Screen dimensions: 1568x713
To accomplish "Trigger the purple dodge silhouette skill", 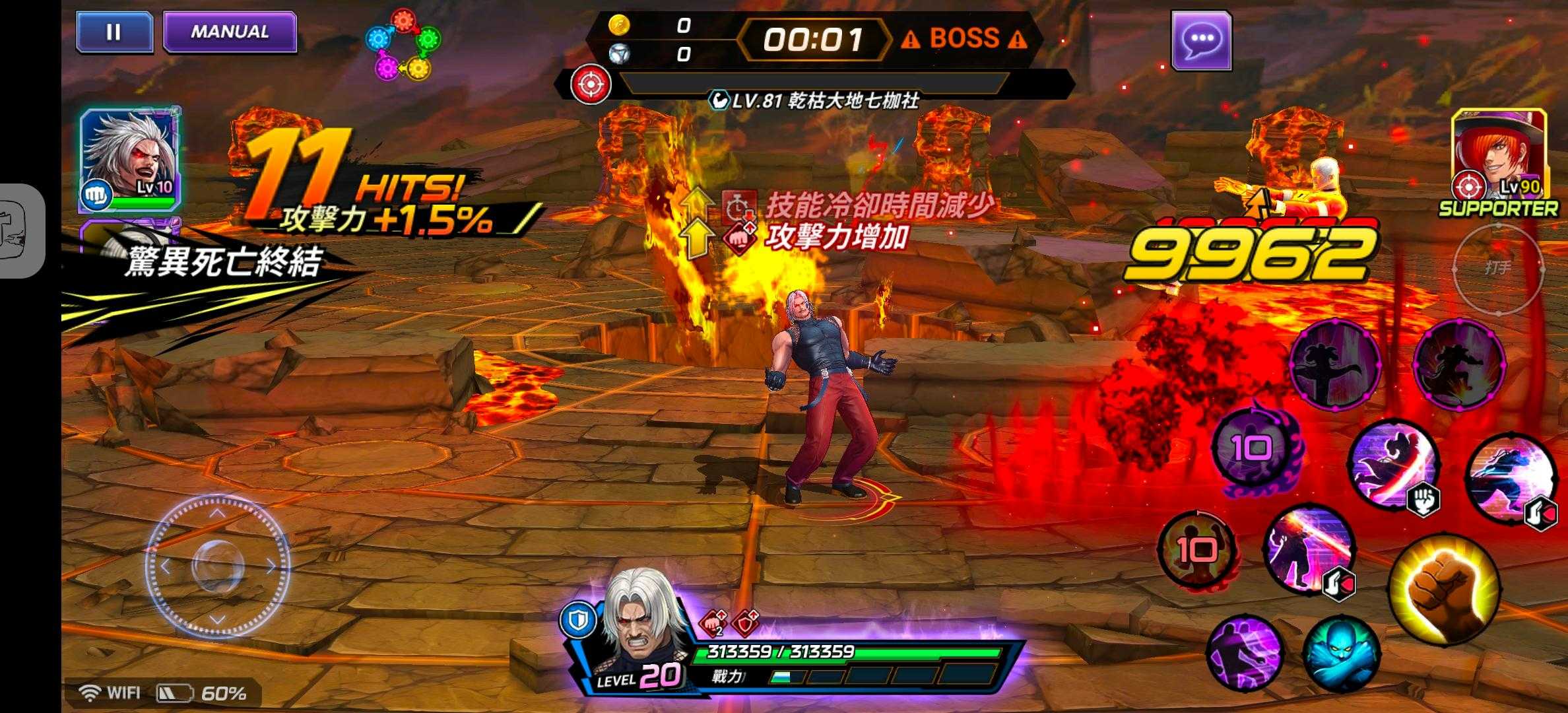I will 1245,653.
